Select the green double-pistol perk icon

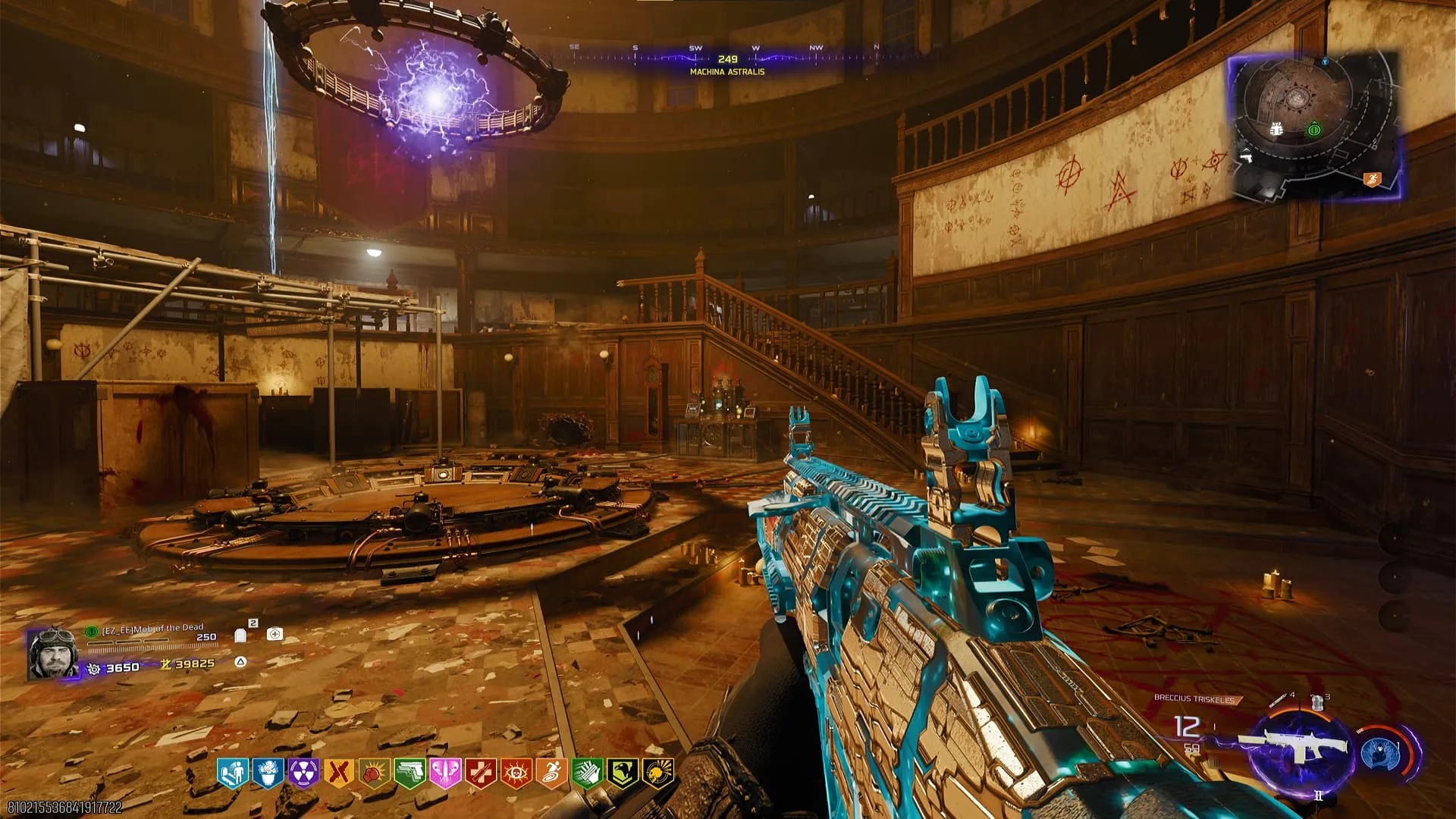pyautogui.click(x=409, y=773)
